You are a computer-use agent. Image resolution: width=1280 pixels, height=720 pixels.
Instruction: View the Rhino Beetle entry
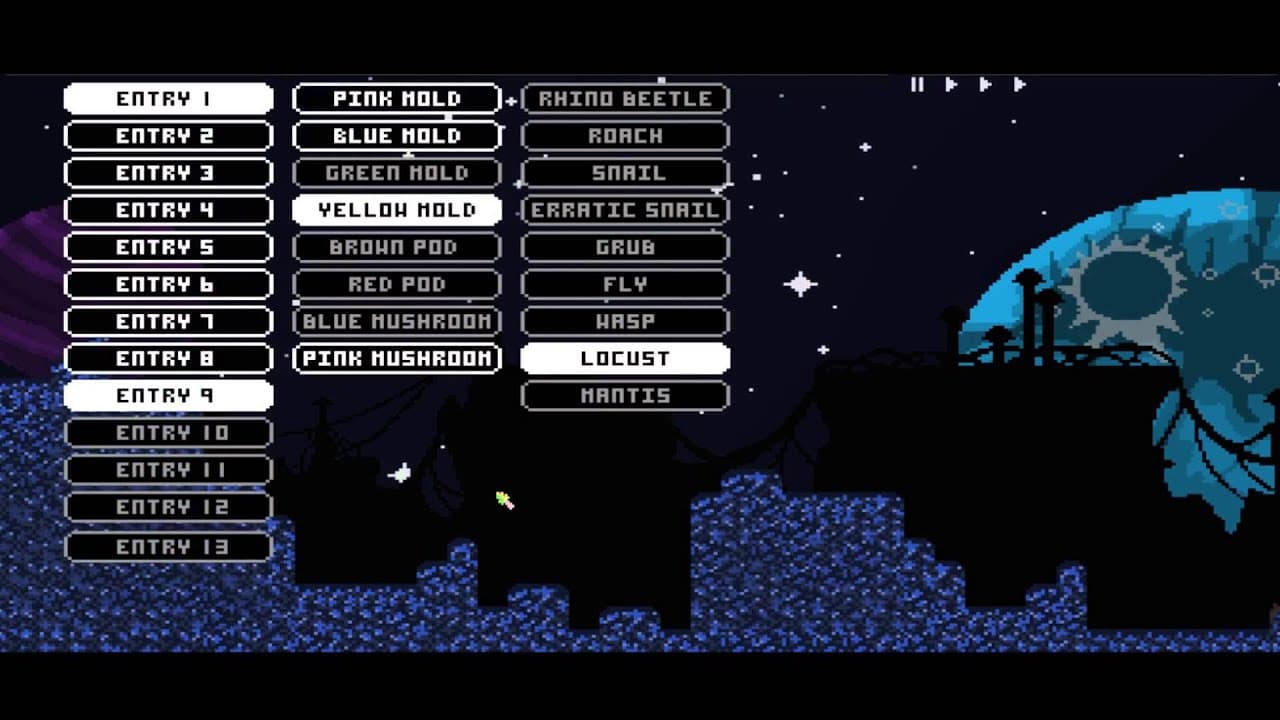click(x=625, y=98)
